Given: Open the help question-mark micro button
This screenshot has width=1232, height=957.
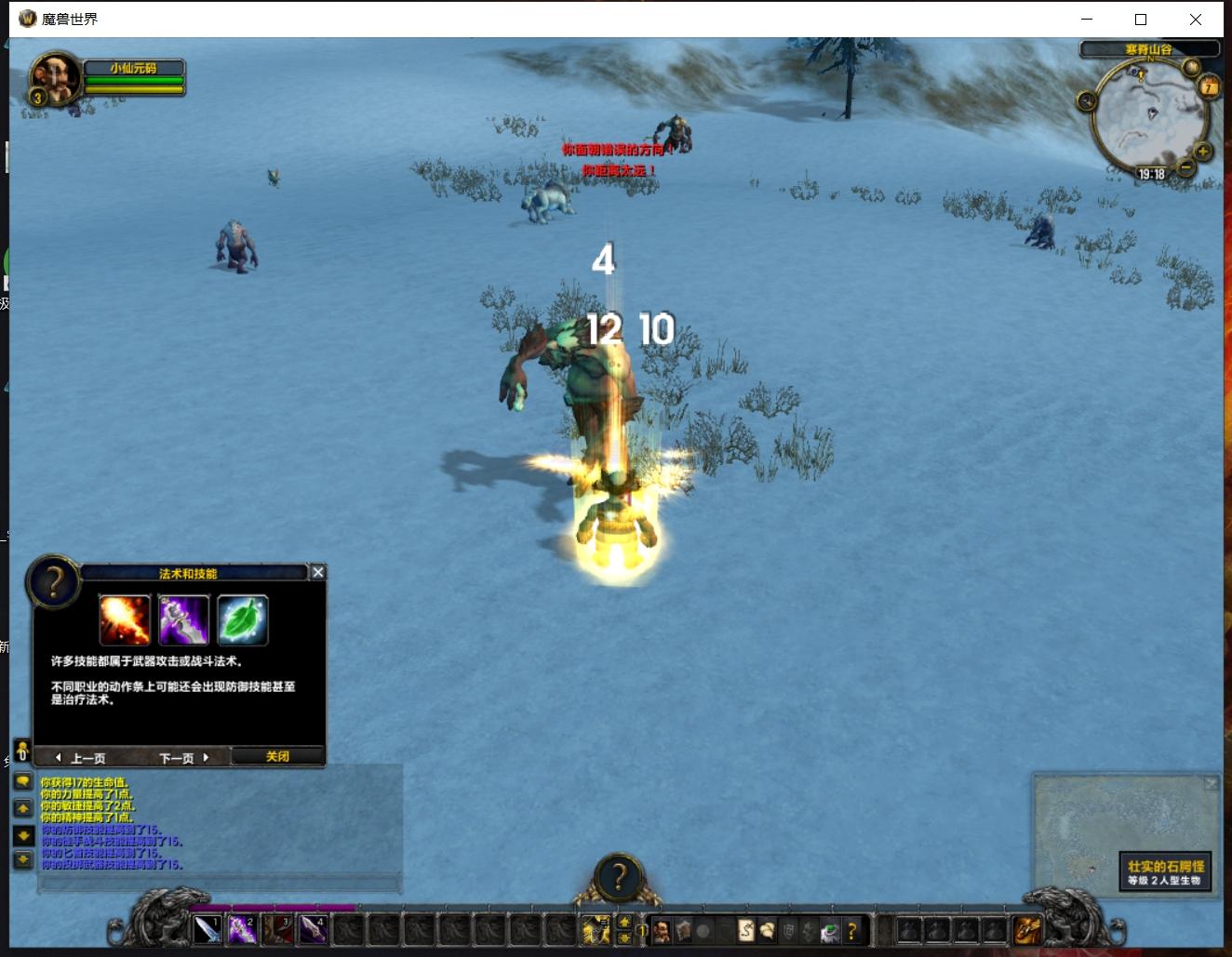Looking at the screenshot, I should pyautogui.click(x=851, y=930).
